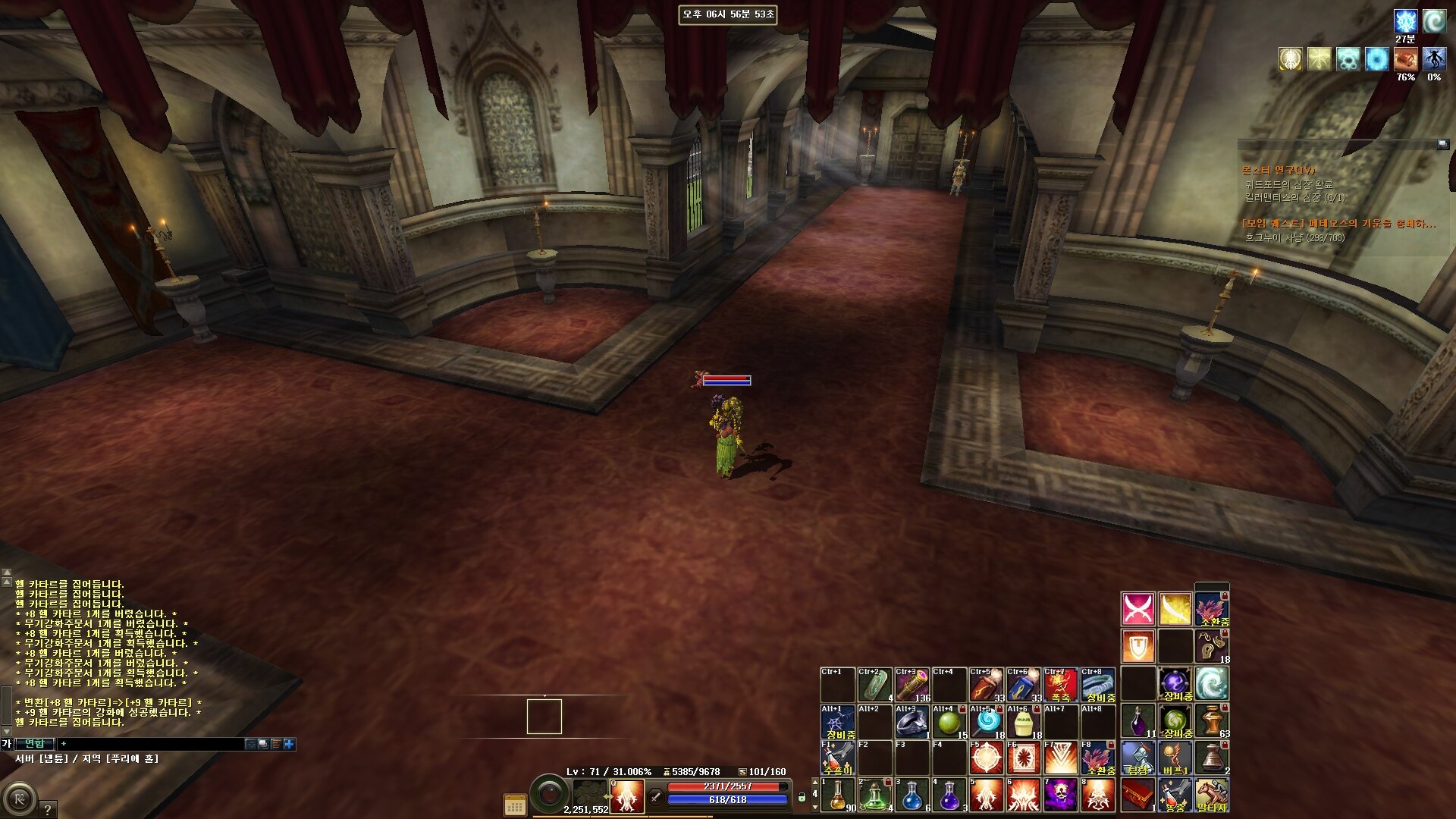Activate the purple skull skill in slot 7
The width and height of the screenshot is (1456, 819).
pyautogui.click(x=1060, y=794)
